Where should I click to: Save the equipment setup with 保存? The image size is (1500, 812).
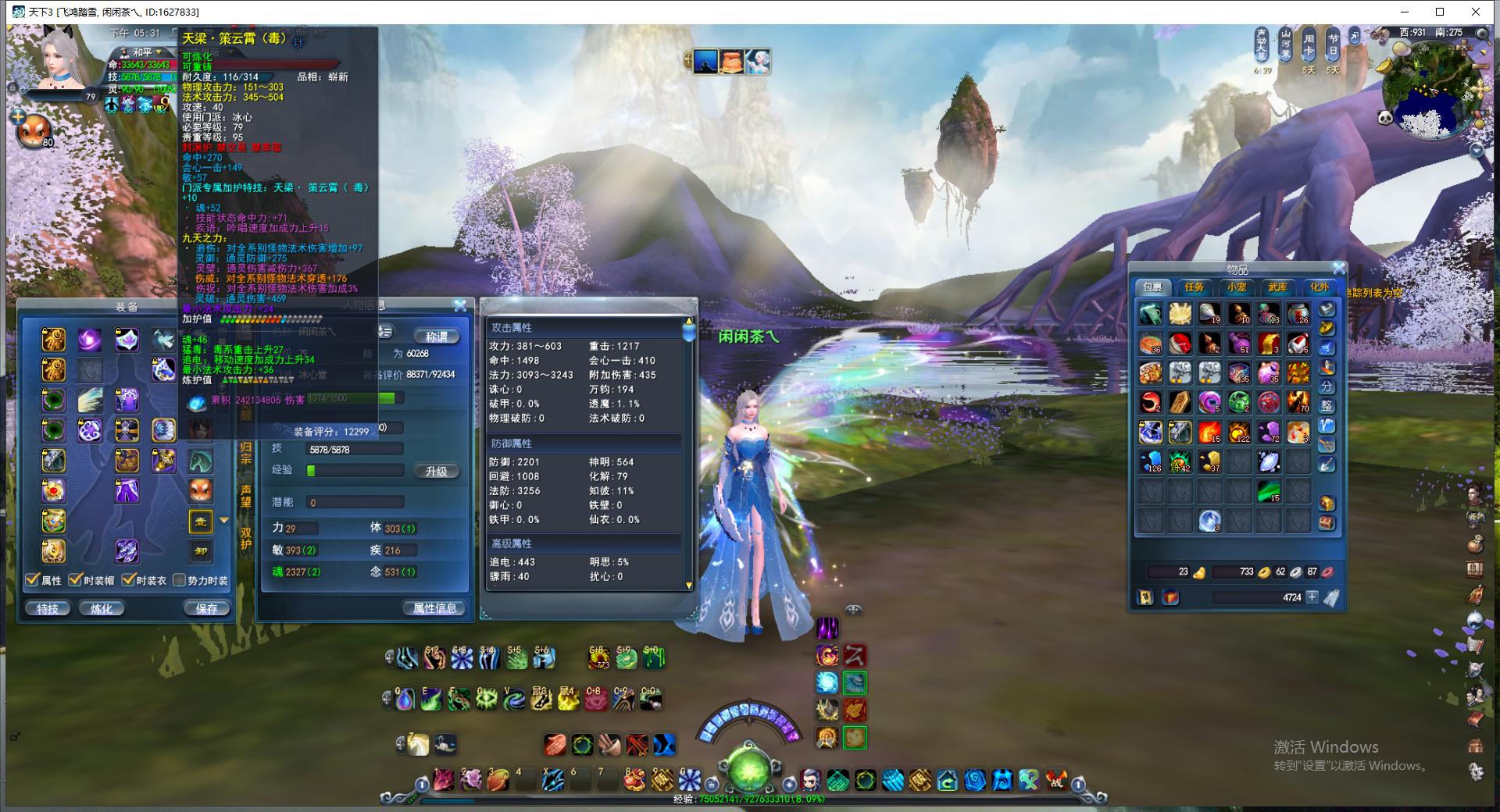[206, 608]
